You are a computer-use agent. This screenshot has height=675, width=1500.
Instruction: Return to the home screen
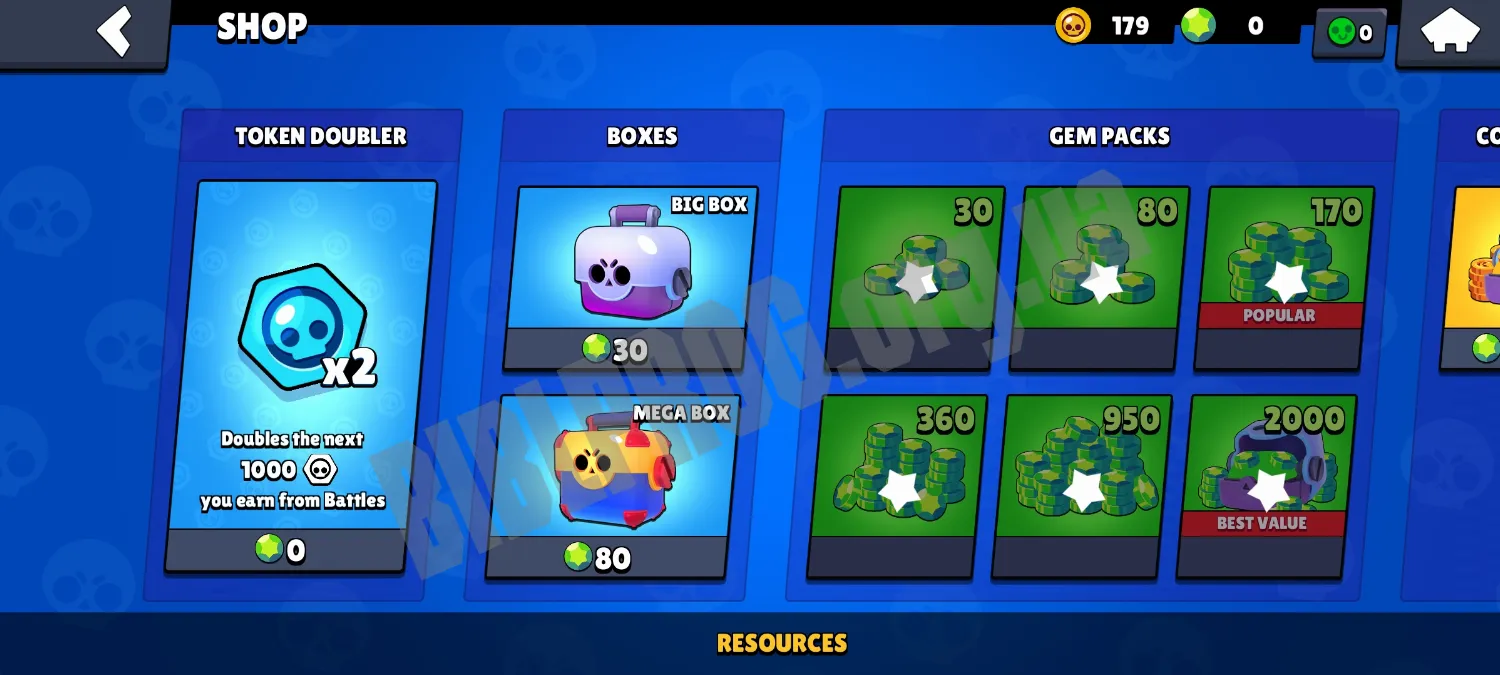point(1449,32)
